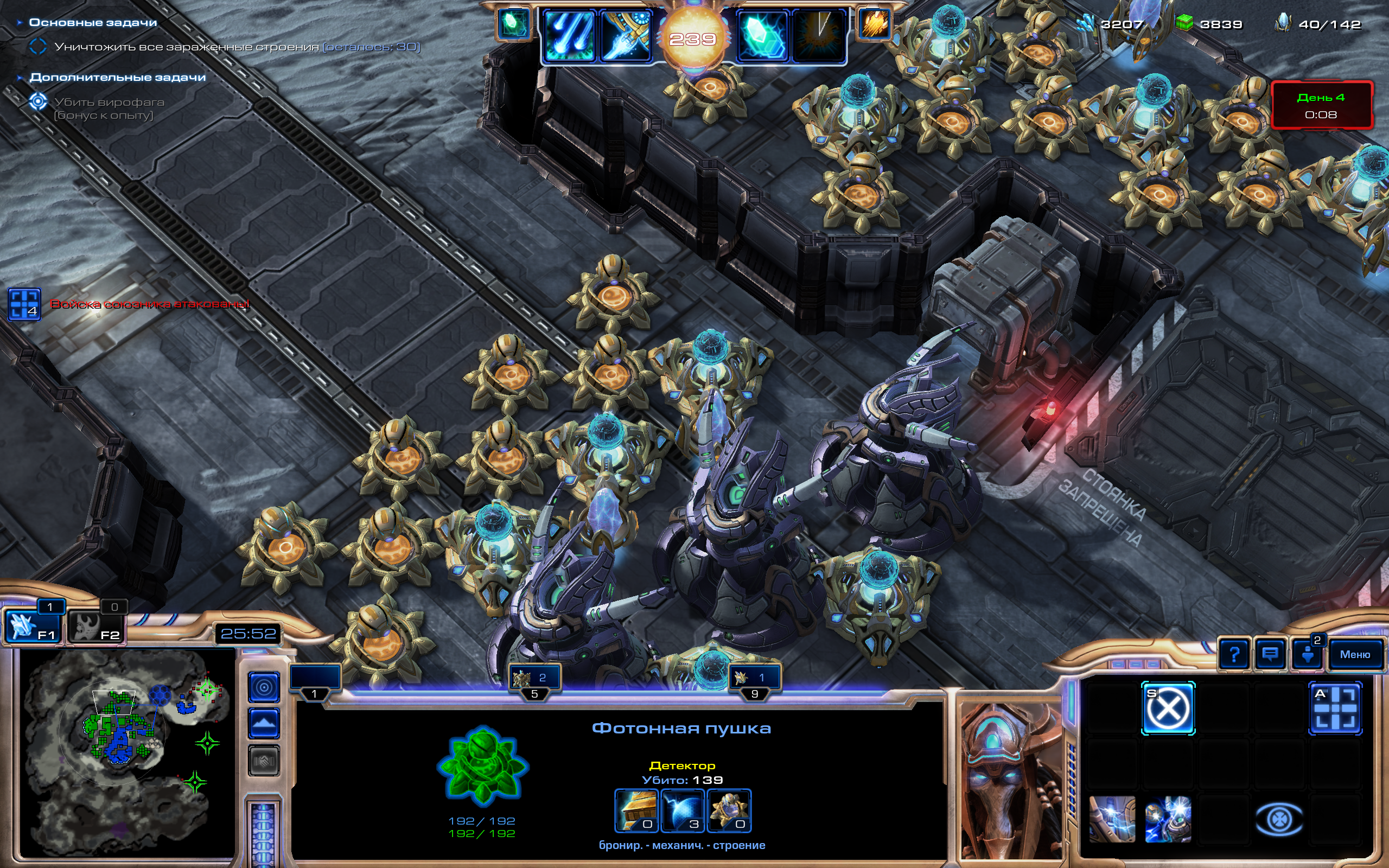Select control group 9
Viewport: 1389px width, 868px height.
click(754, 680)
